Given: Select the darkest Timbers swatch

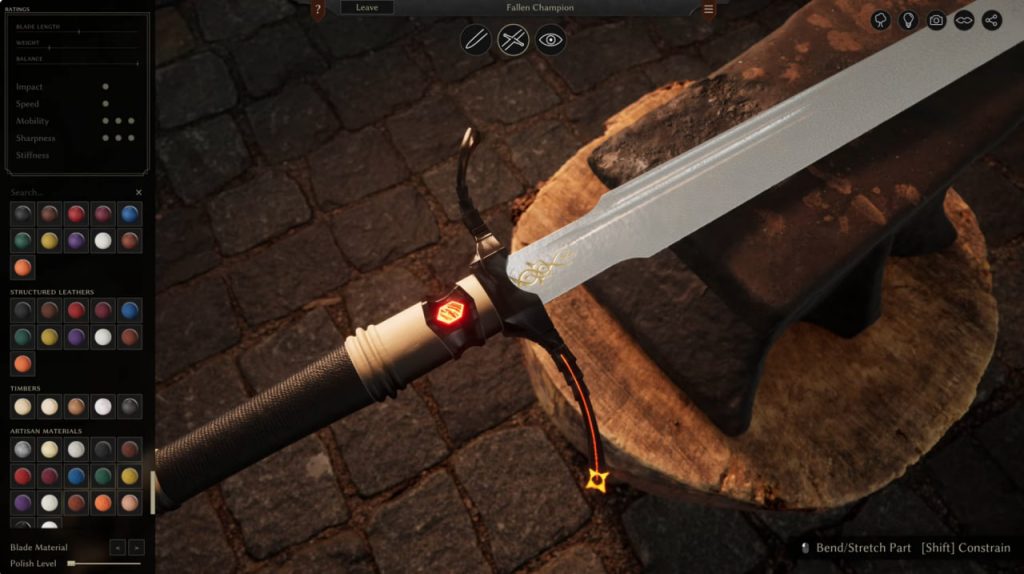Looking at the screenshot, I should [x=130, y=406].
